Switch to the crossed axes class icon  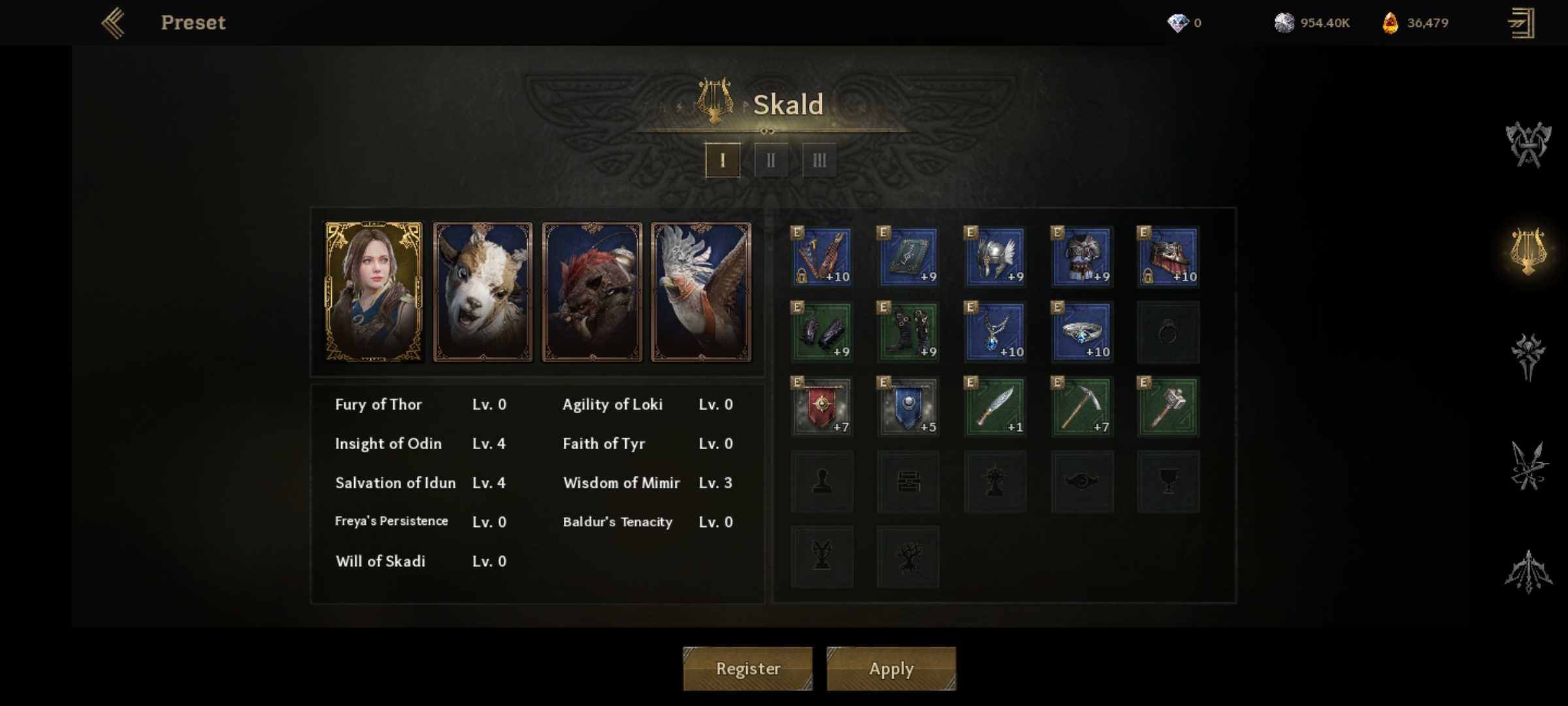click(1528, 144)
